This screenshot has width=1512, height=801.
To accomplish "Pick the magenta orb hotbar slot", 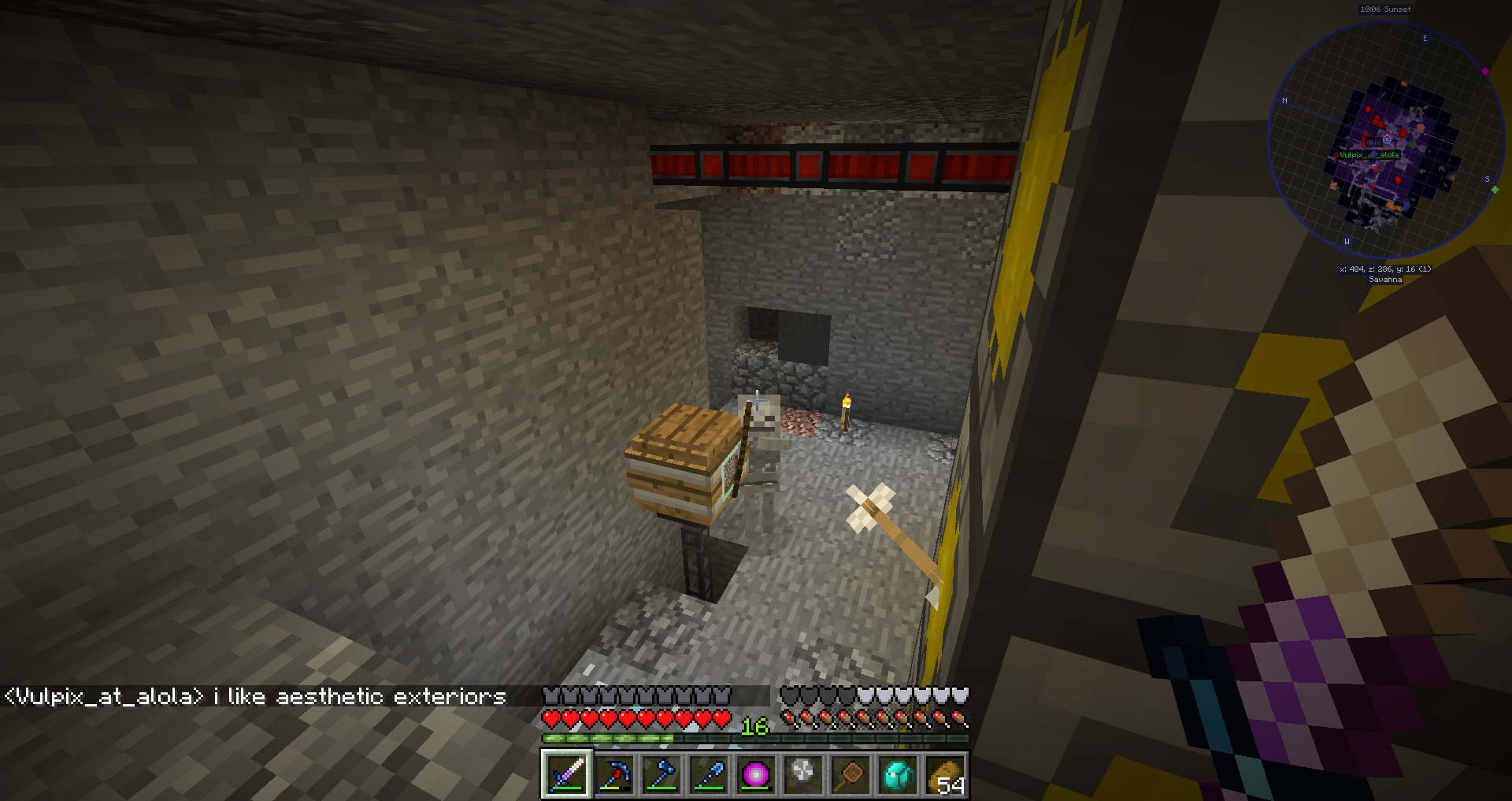I will click(x=756, y=775).
